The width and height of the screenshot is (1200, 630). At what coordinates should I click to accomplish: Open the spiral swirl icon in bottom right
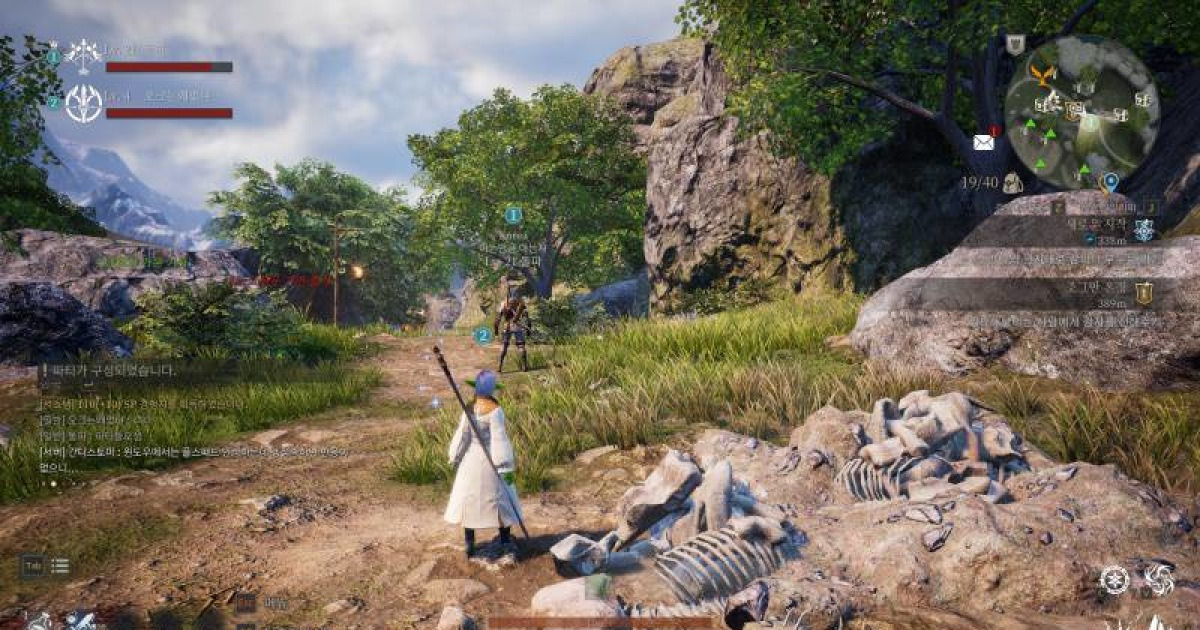(x=1159, y=579)
